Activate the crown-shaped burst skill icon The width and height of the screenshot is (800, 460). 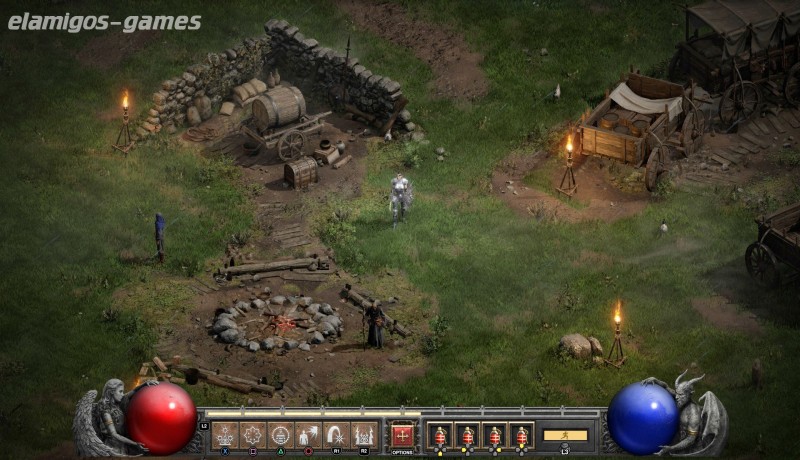(225, 435)
